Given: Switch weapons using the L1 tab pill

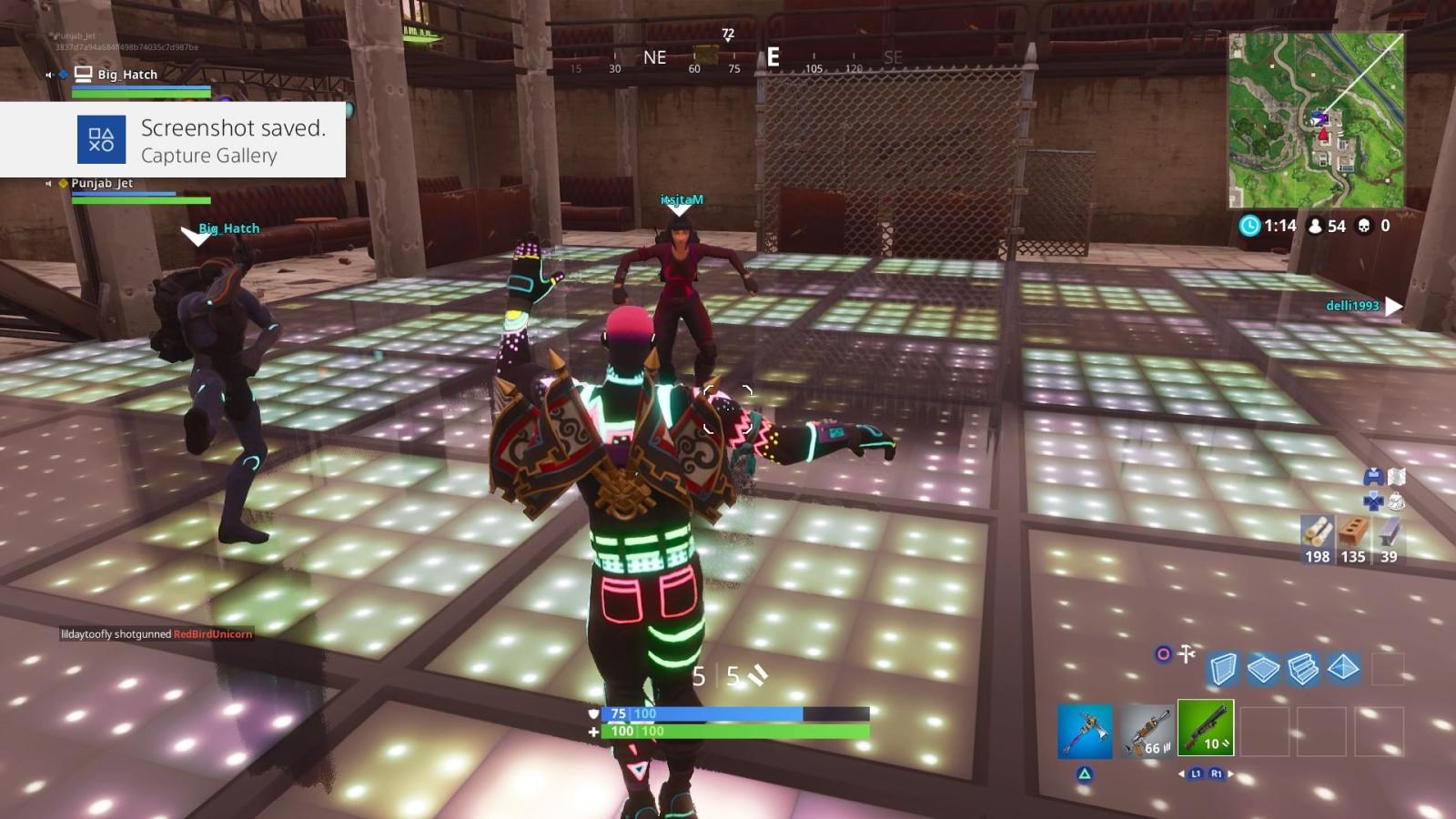Looking at the screenshot, I should click(1195, 773).
